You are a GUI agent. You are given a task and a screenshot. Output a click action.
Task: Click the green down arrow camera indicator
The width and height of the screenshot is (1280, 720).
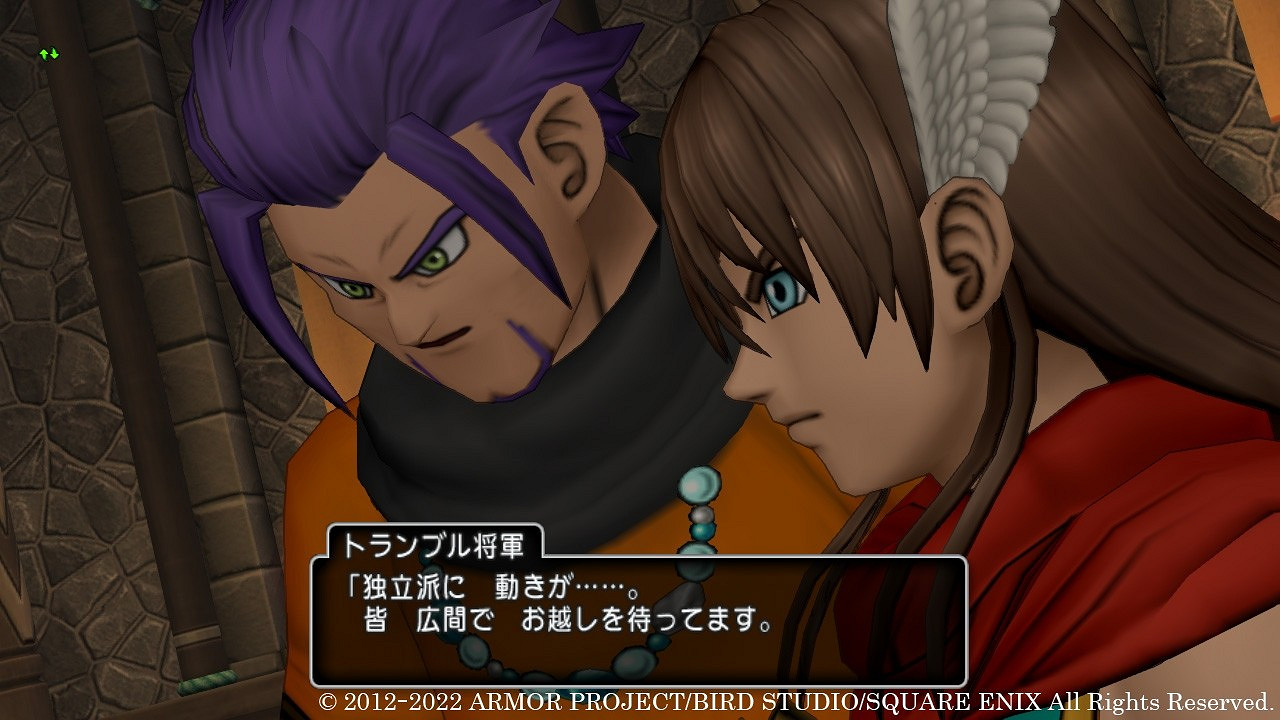coord(53,53)
